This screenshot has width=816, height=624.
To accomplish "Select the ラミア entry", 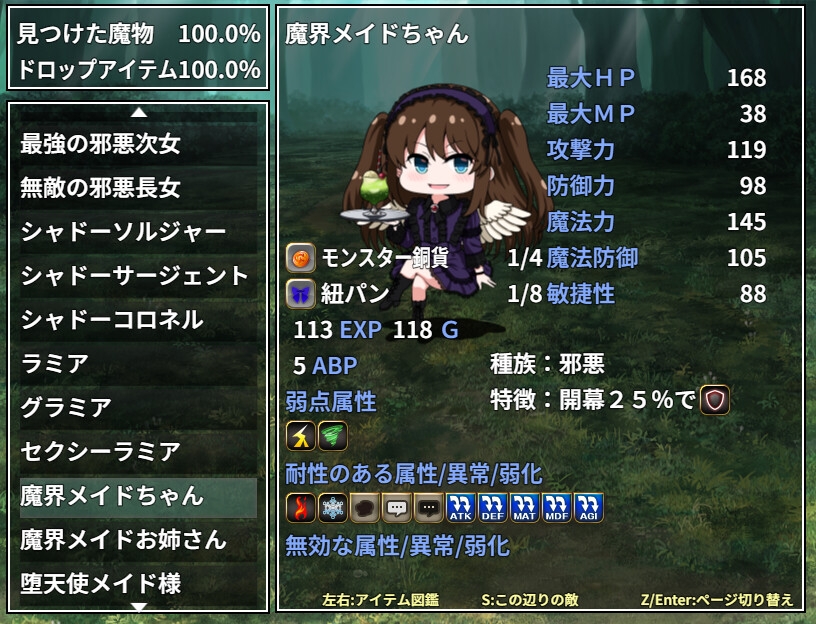I will [138, 364].
